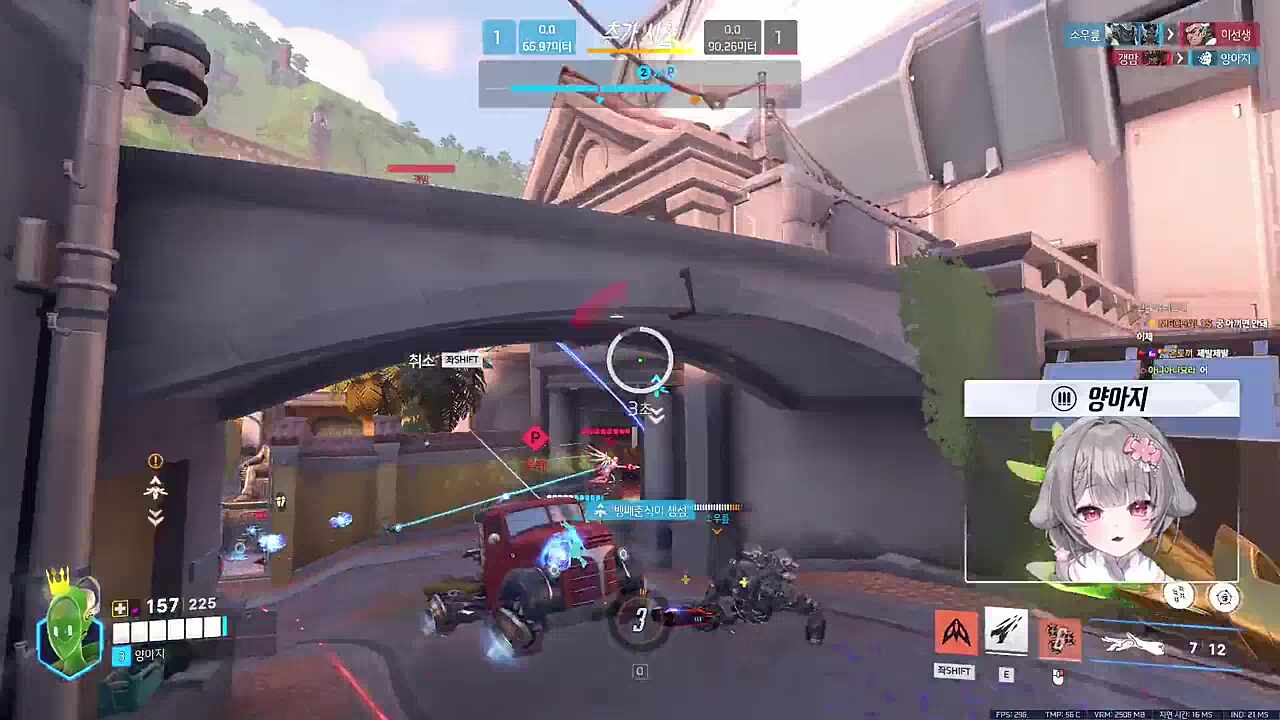
Task: Open the streamer webcam overlay with 양아지
Action: (1101, 499)
